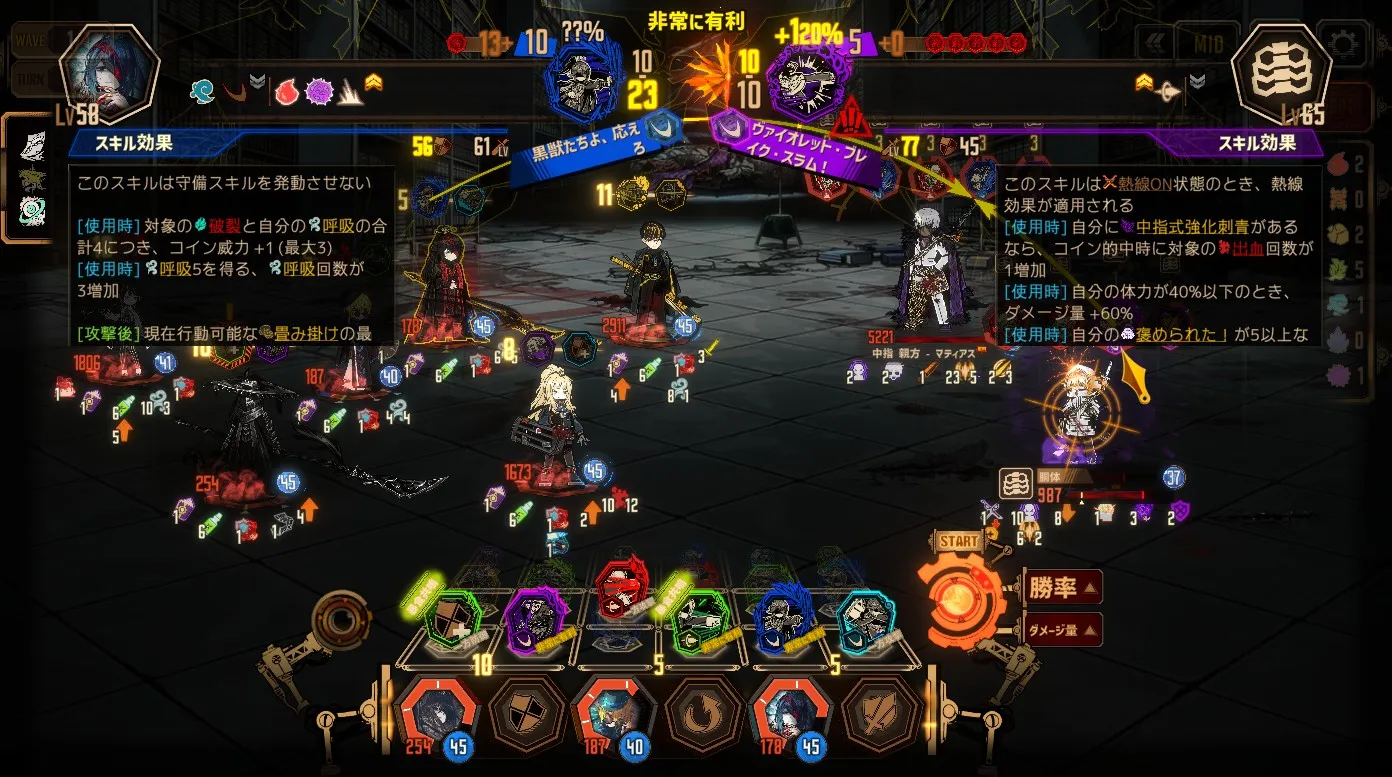Open the enemy Lv65 spine portrait
The width and height of the screenshot is (1392, 777).
[x=1281, y=75]
